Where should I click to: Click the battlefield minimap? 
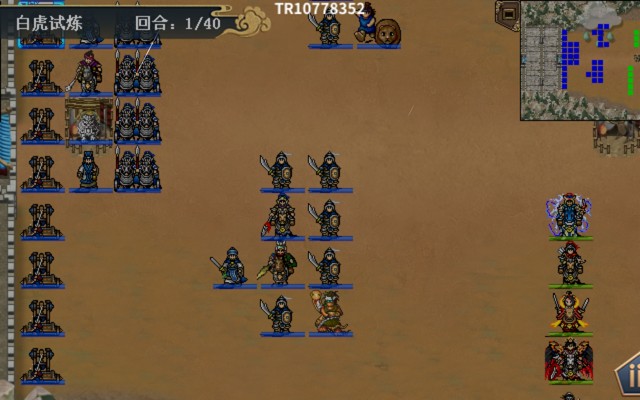pyautogui.click(x=581, y=60)
